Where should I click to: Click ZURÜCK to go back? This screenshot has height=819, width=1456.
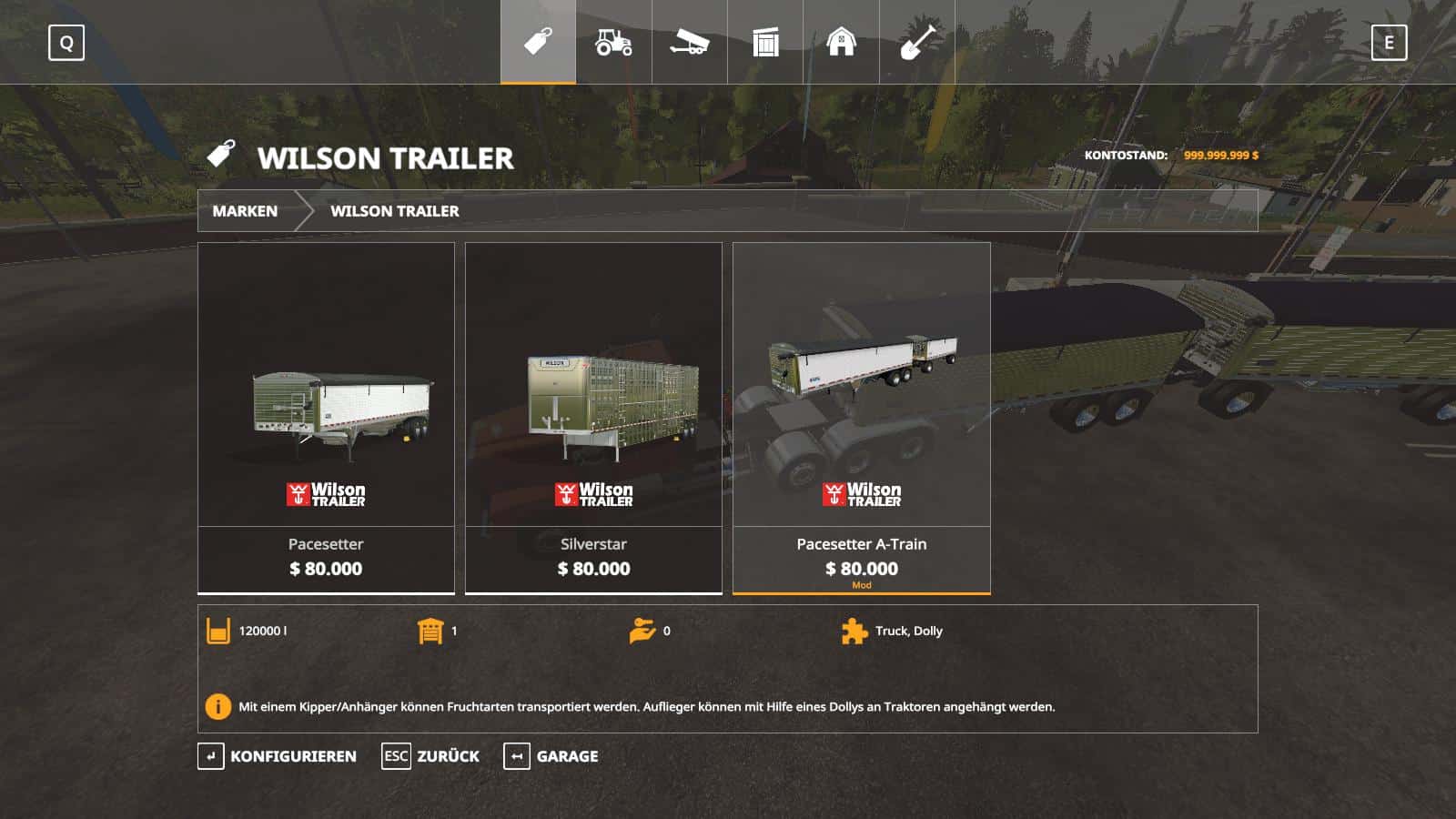pos(448,755)
